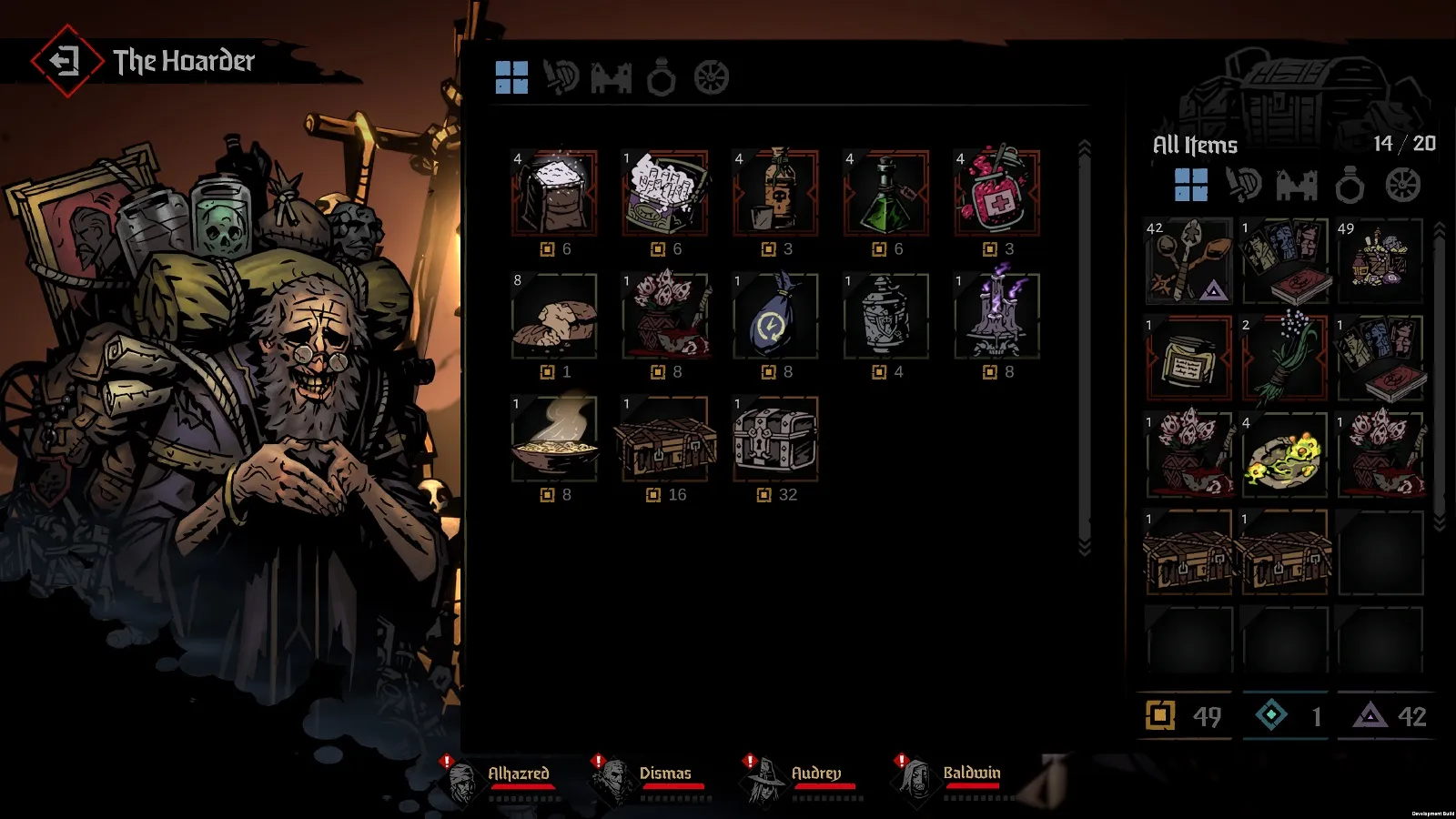
Task: Pick the blue pouch with clock symbol
Action: click(775, 317)
